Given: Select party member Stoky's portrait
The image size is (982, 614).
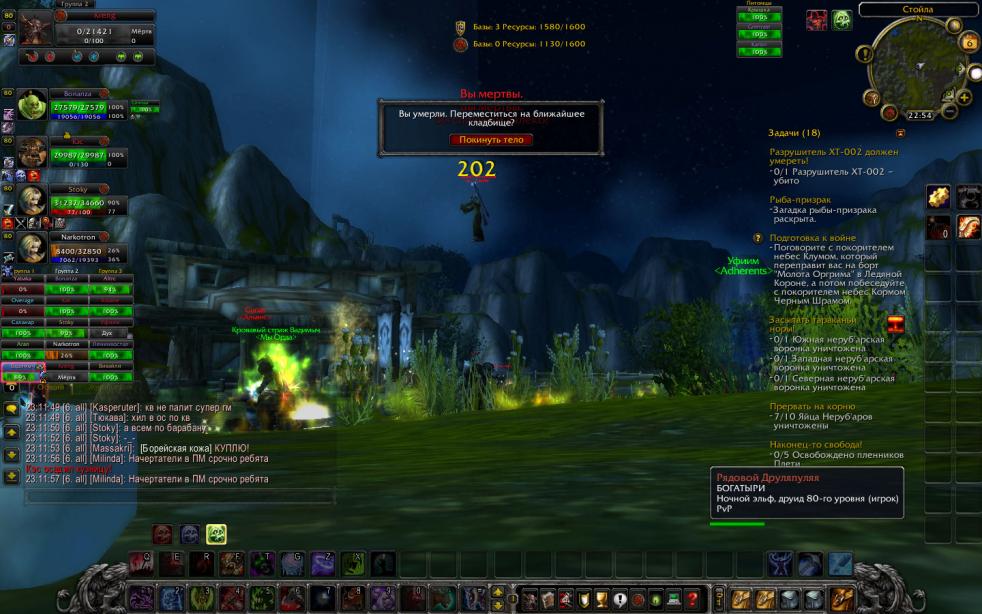Looking at the screenshot, I should pyautogui.click(x=32, y=199).
